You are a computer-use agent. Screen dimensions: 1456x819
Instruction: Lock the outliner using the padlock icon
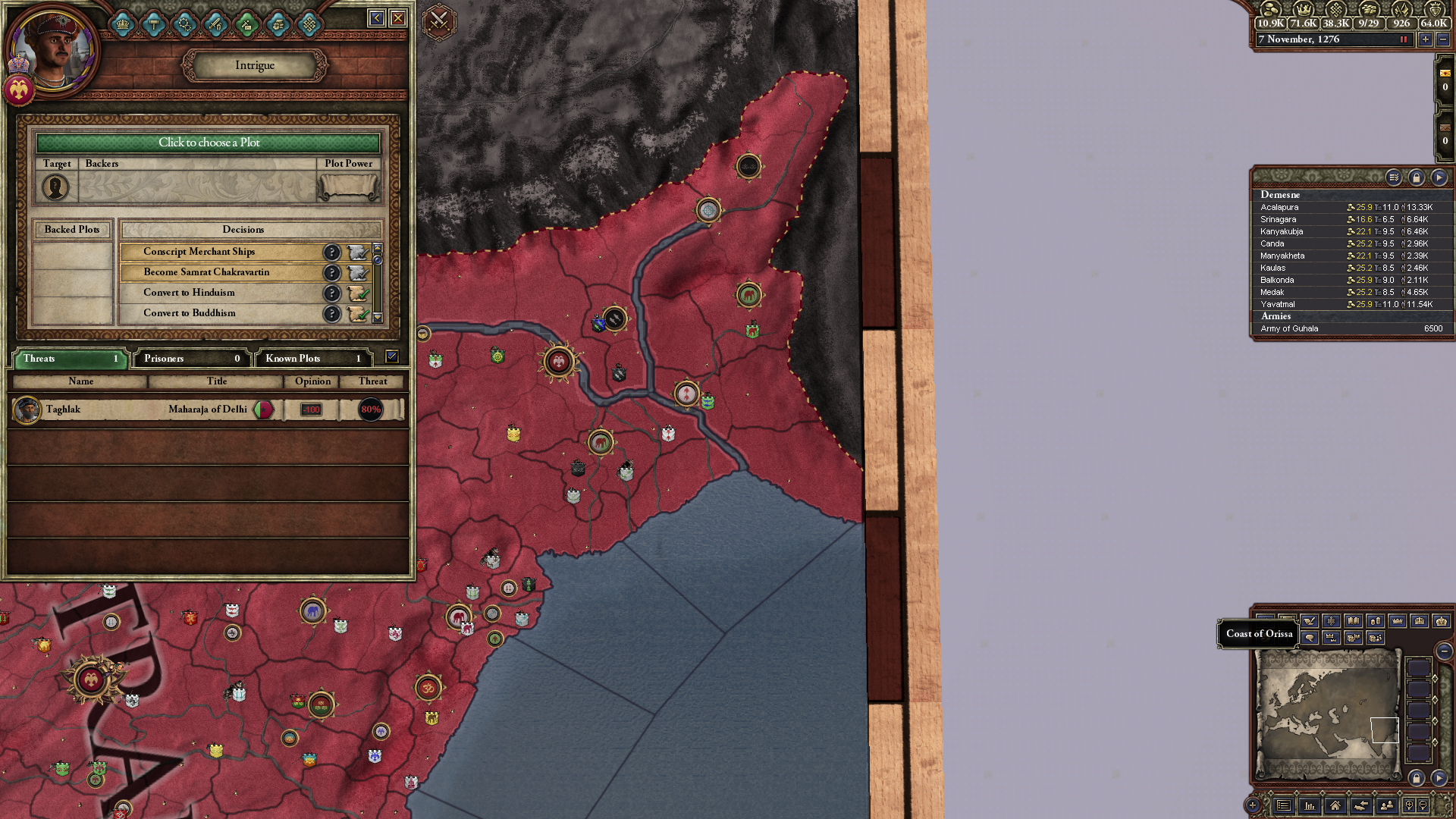(x=1417, y=177)
